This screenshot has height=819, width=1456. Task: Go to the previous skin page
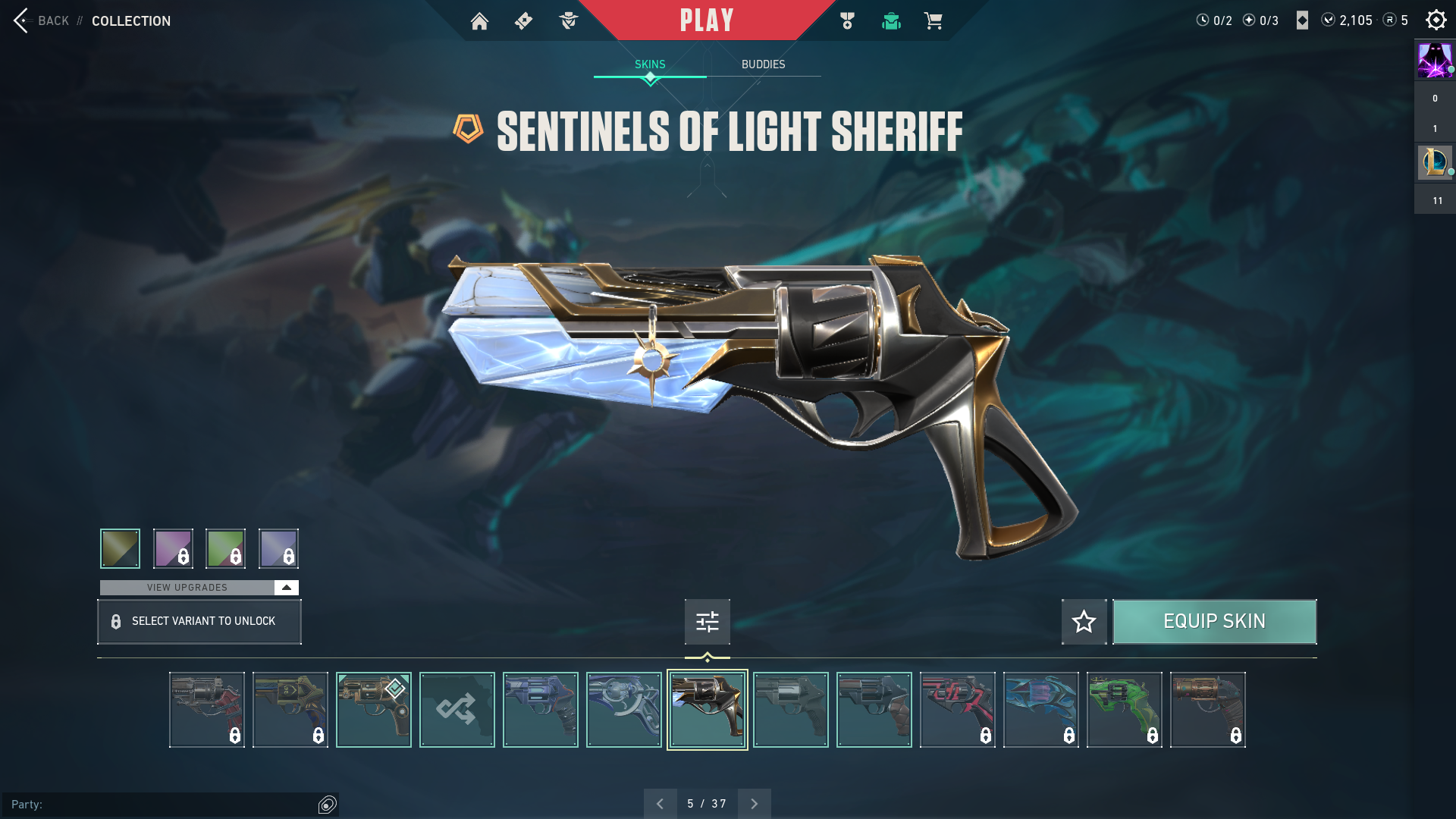click(x=660, y=804)
